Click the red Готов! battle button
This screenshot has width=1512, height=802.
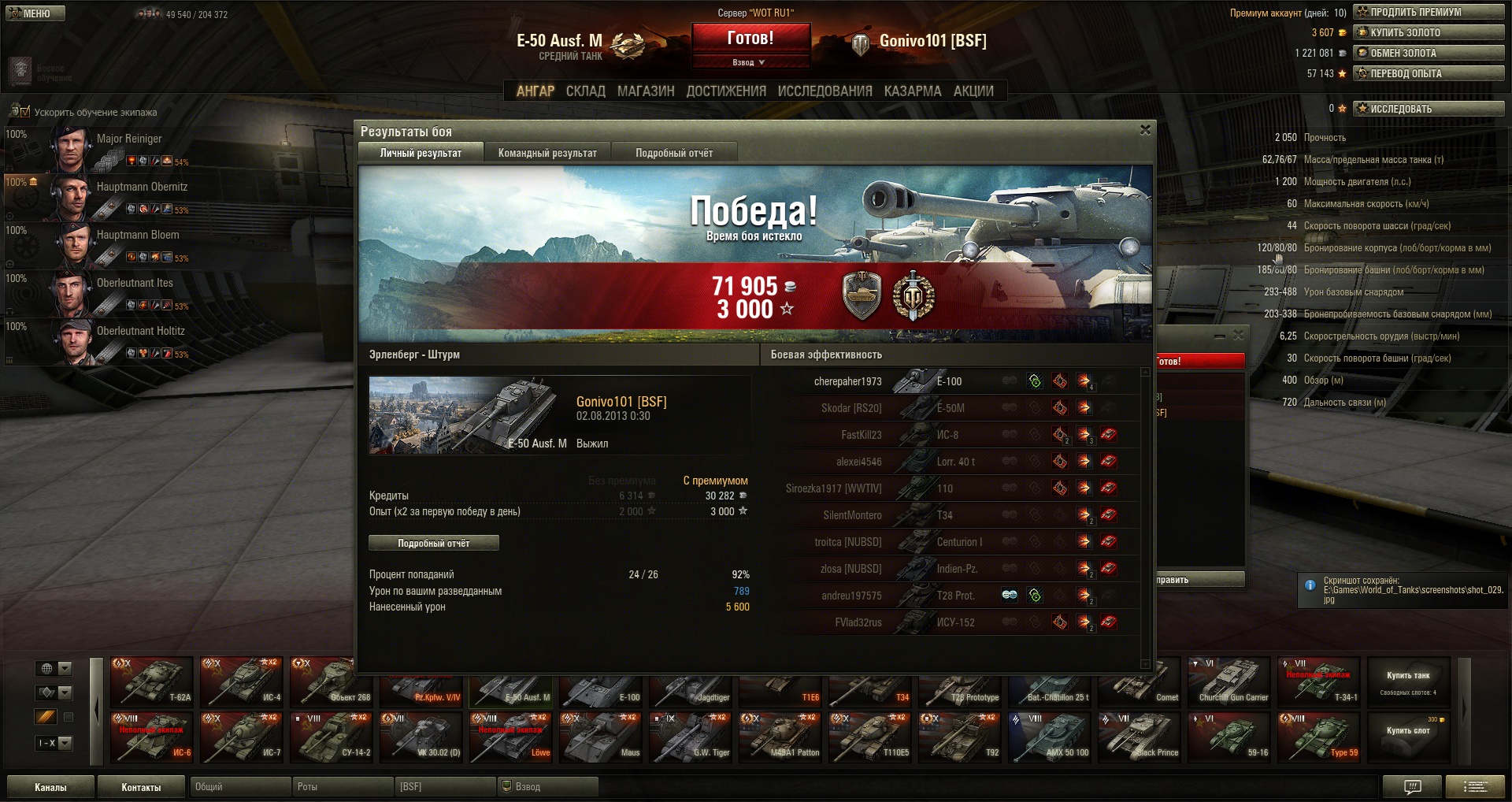(750, 39)
